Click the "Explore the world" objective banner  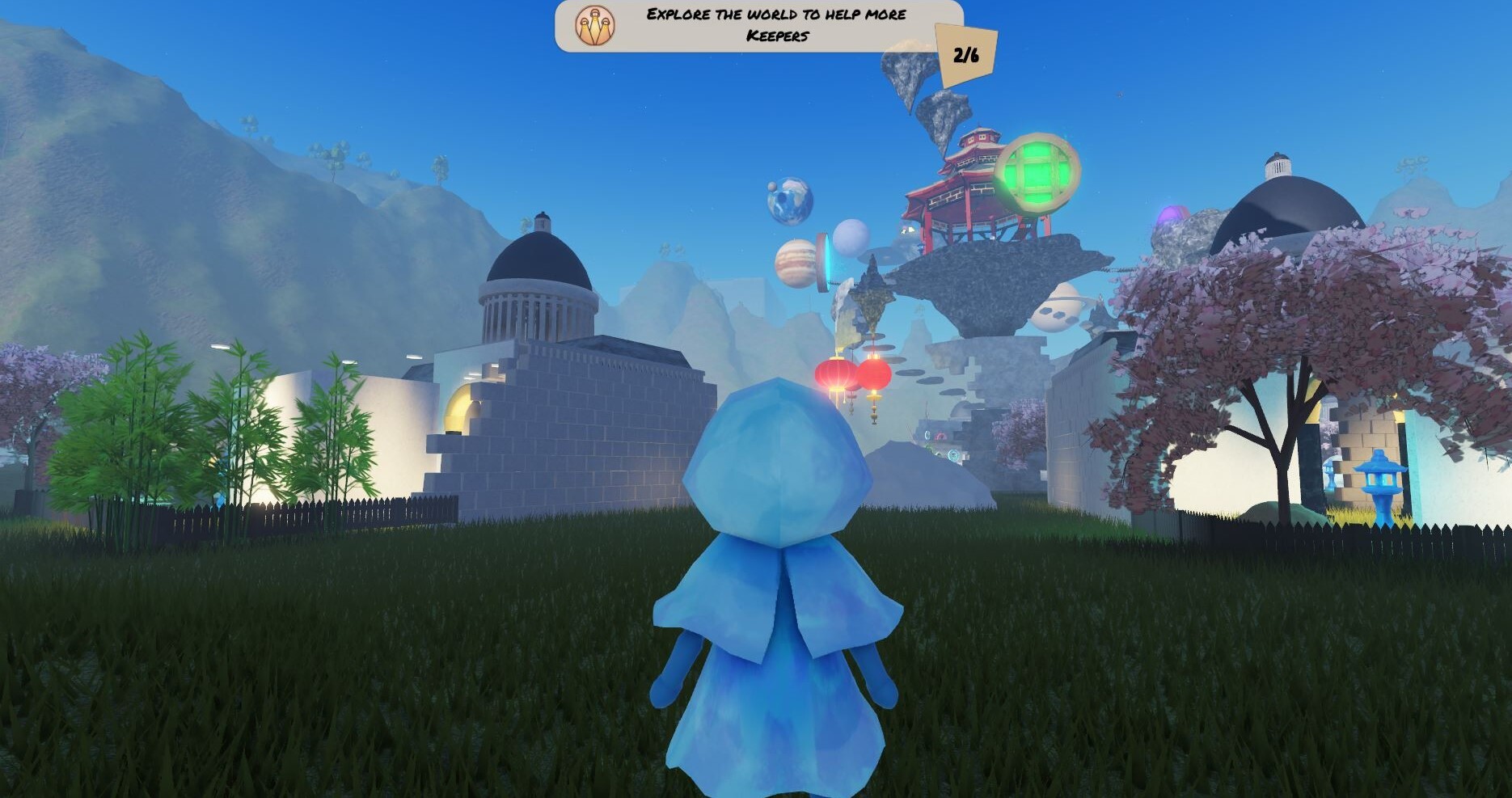(x=775, y=25)
